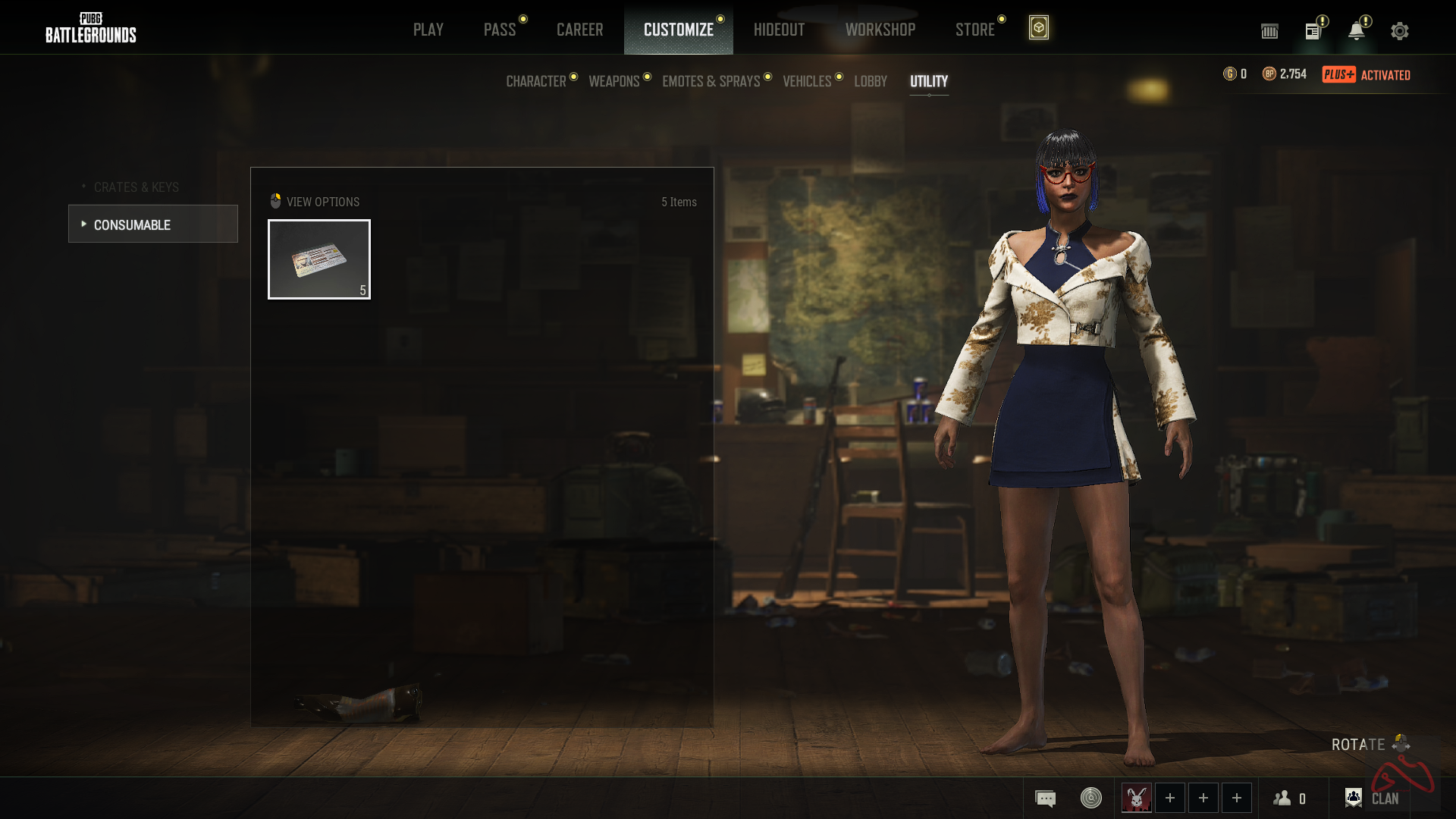Select the Workshop tab

coord(880,30)
